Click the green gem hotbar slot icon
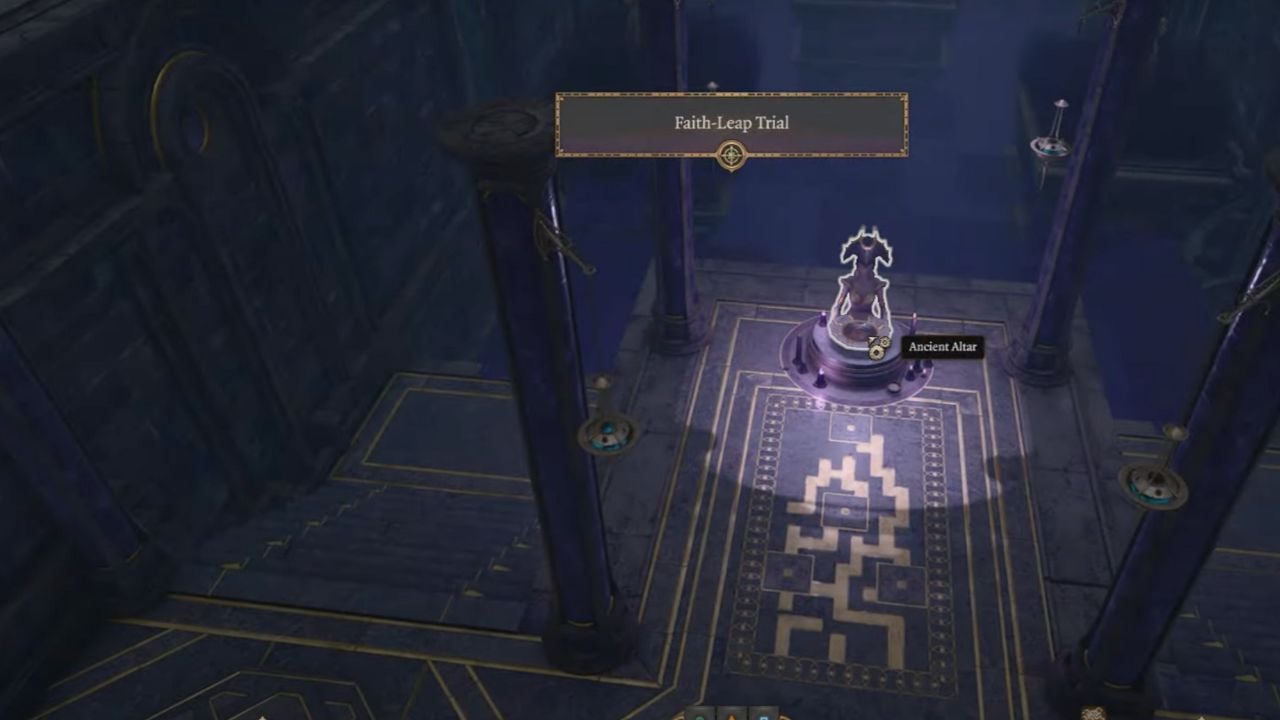 click(x=700, y=717)
